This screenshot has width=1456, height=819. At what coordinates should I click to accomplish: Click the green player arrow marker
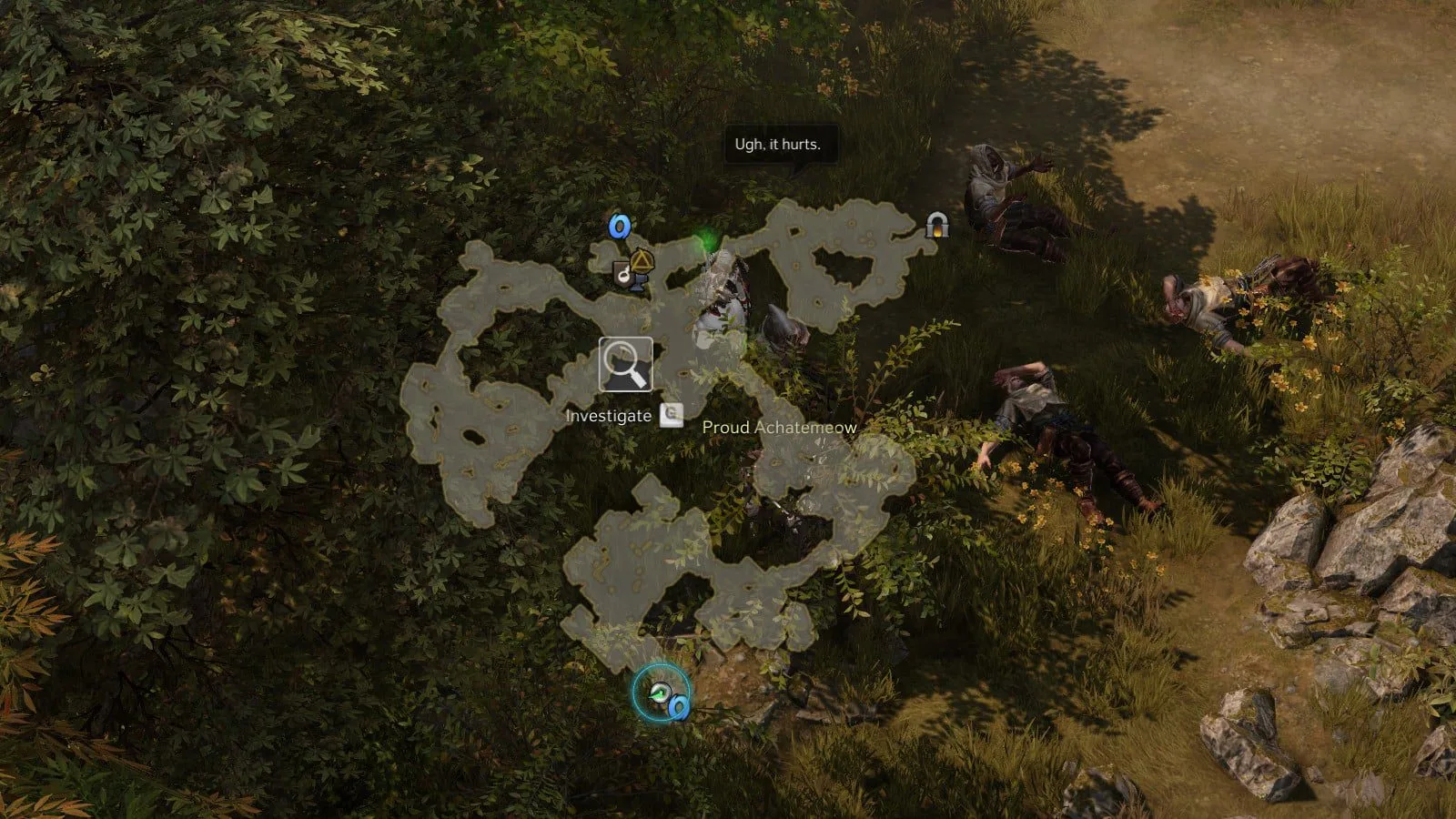[x=658, y=693]
